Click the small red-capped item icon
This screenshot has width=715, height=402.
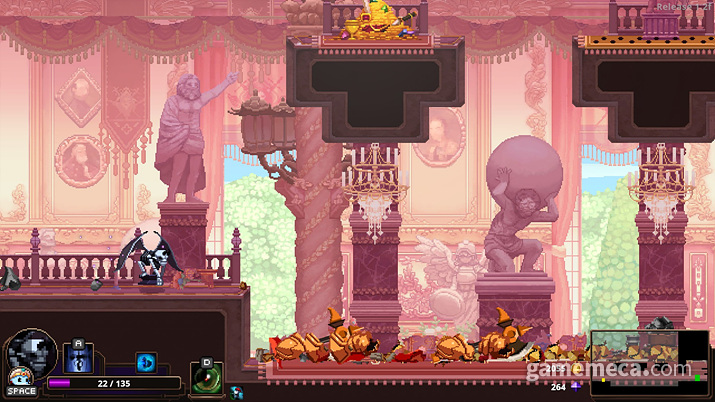(x=236, y=393)
